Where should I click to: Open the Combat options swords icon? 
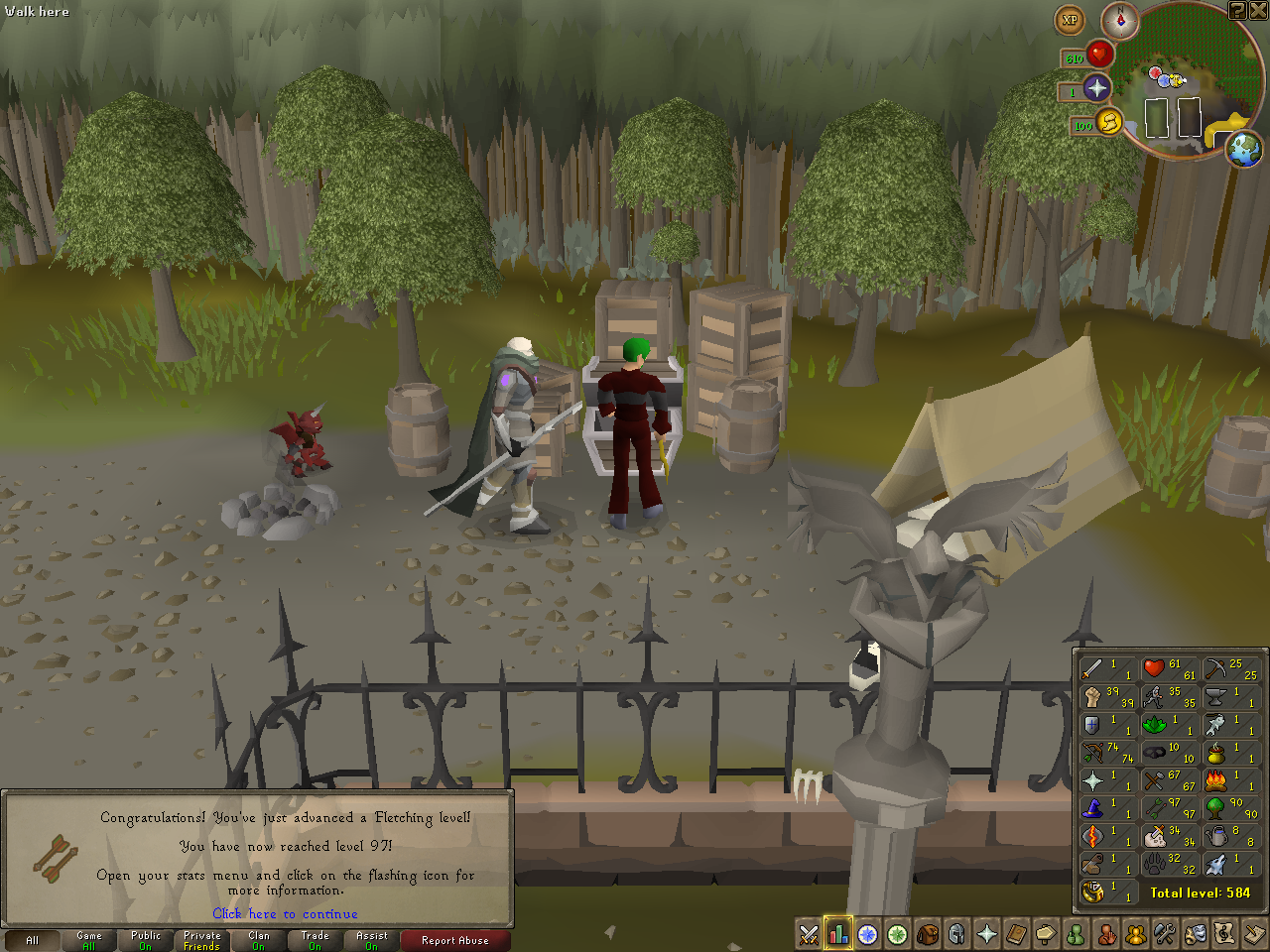[x=809, y=933]
